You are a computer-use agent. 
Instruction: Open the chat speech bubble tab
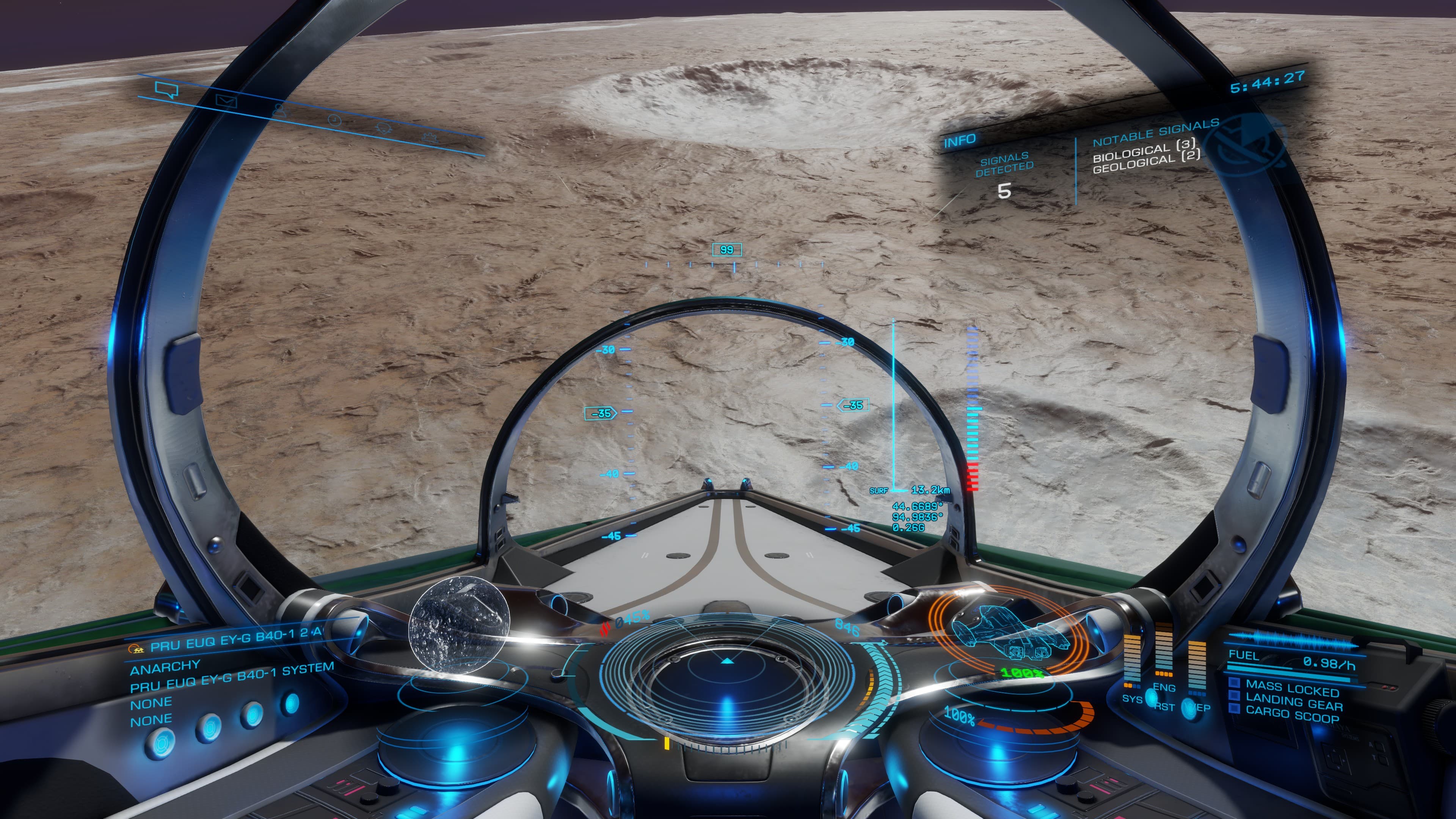pyautogui.click(x=167, y=89)
